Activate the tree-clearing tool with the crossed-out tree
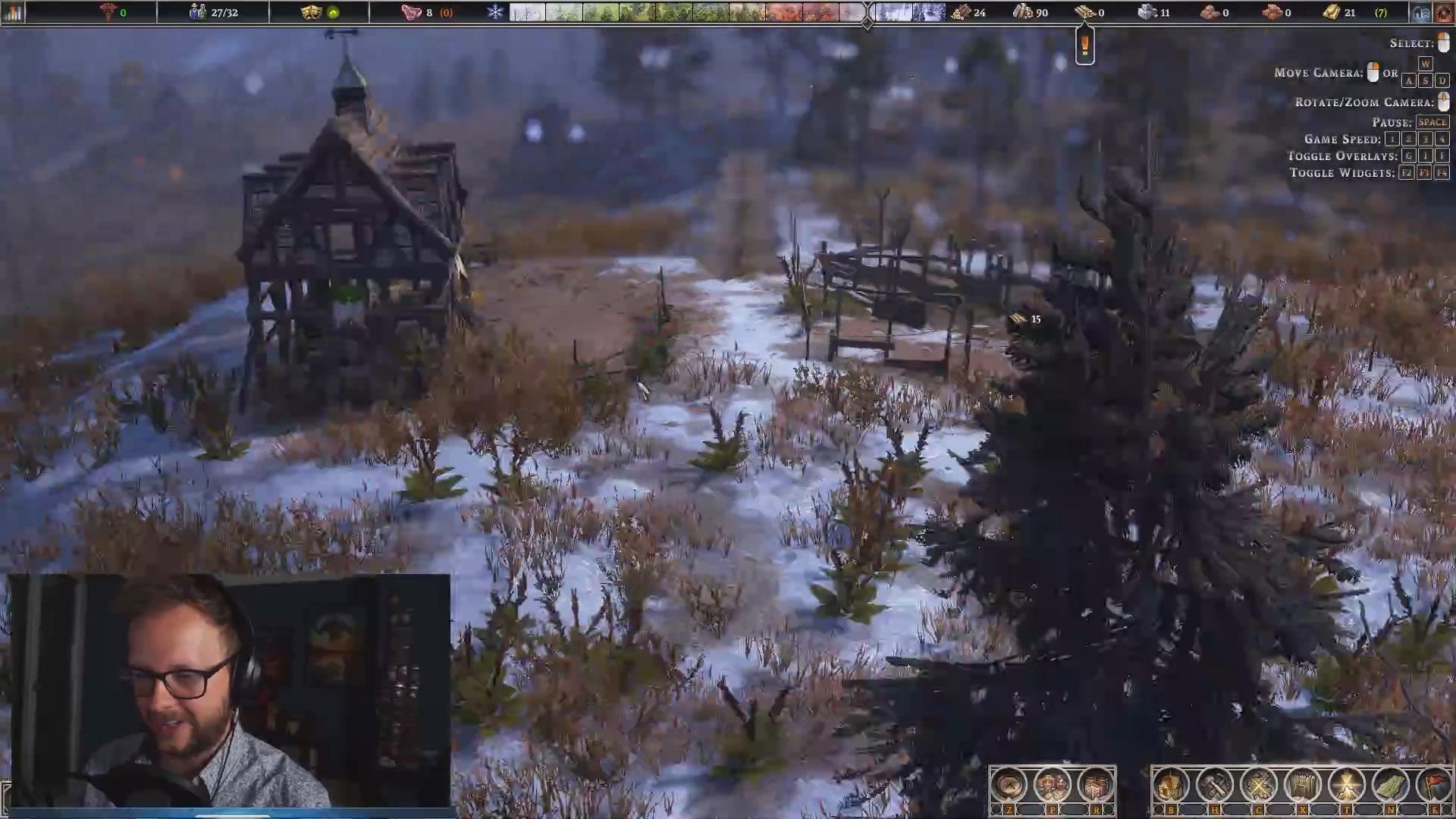The image size is (1456, 819). tap(1258, 785)
